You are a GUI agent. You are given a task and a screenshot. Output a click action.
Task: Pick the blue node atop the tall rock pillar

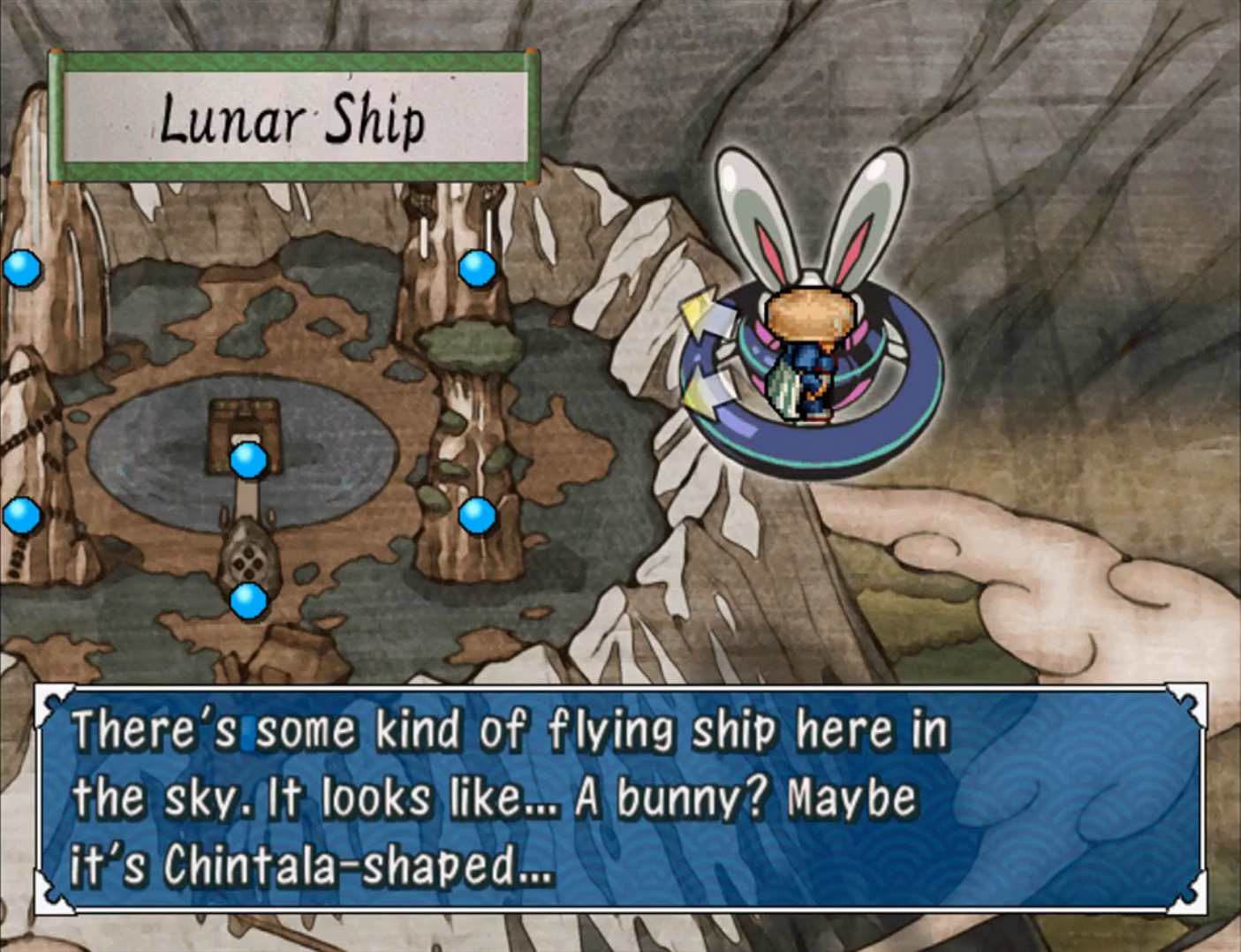coord(477,268)
